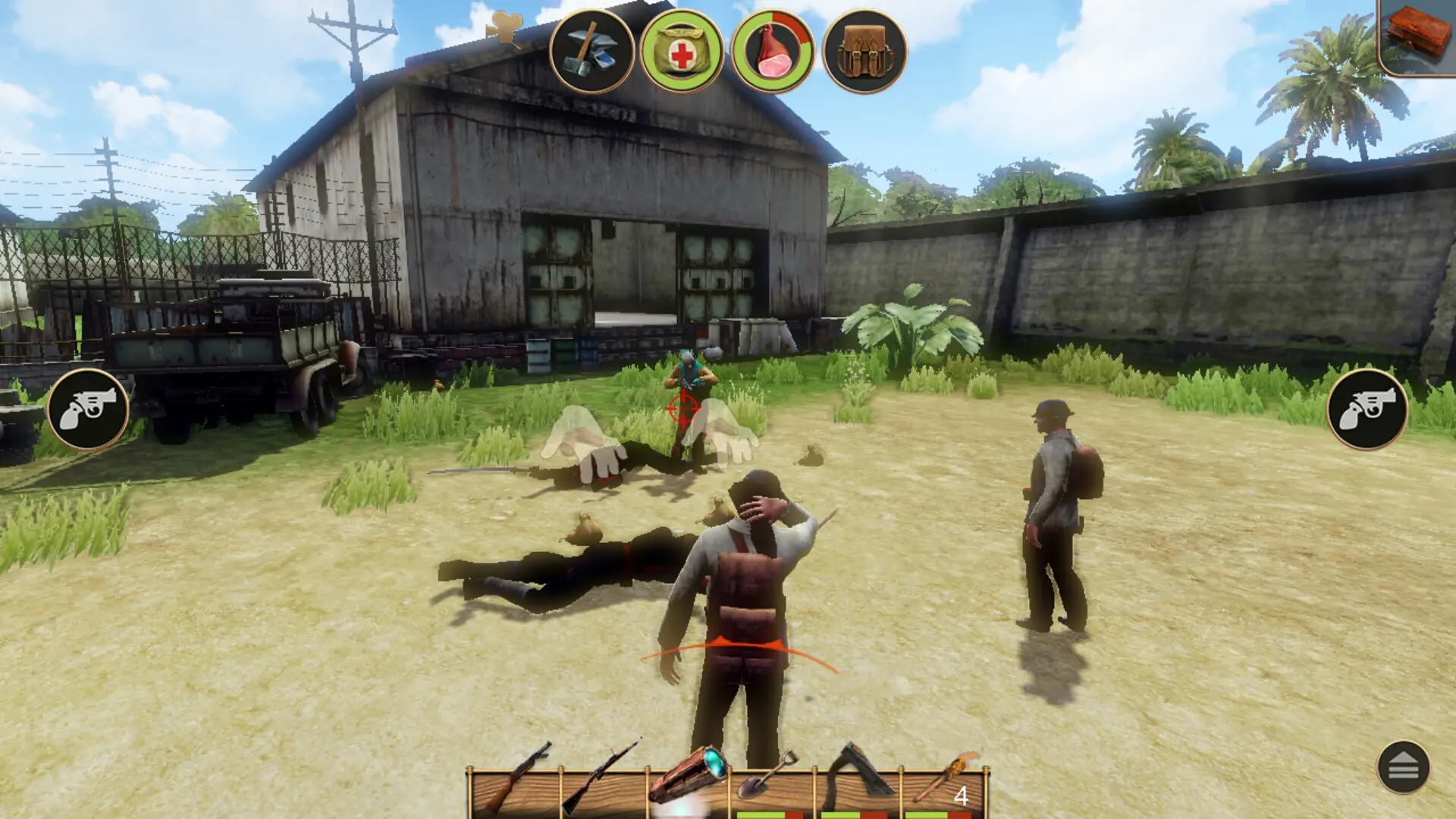The image size is (1456, 819).
Task: Use the first aid medkit icon
Action: click(x=682, y=52)
